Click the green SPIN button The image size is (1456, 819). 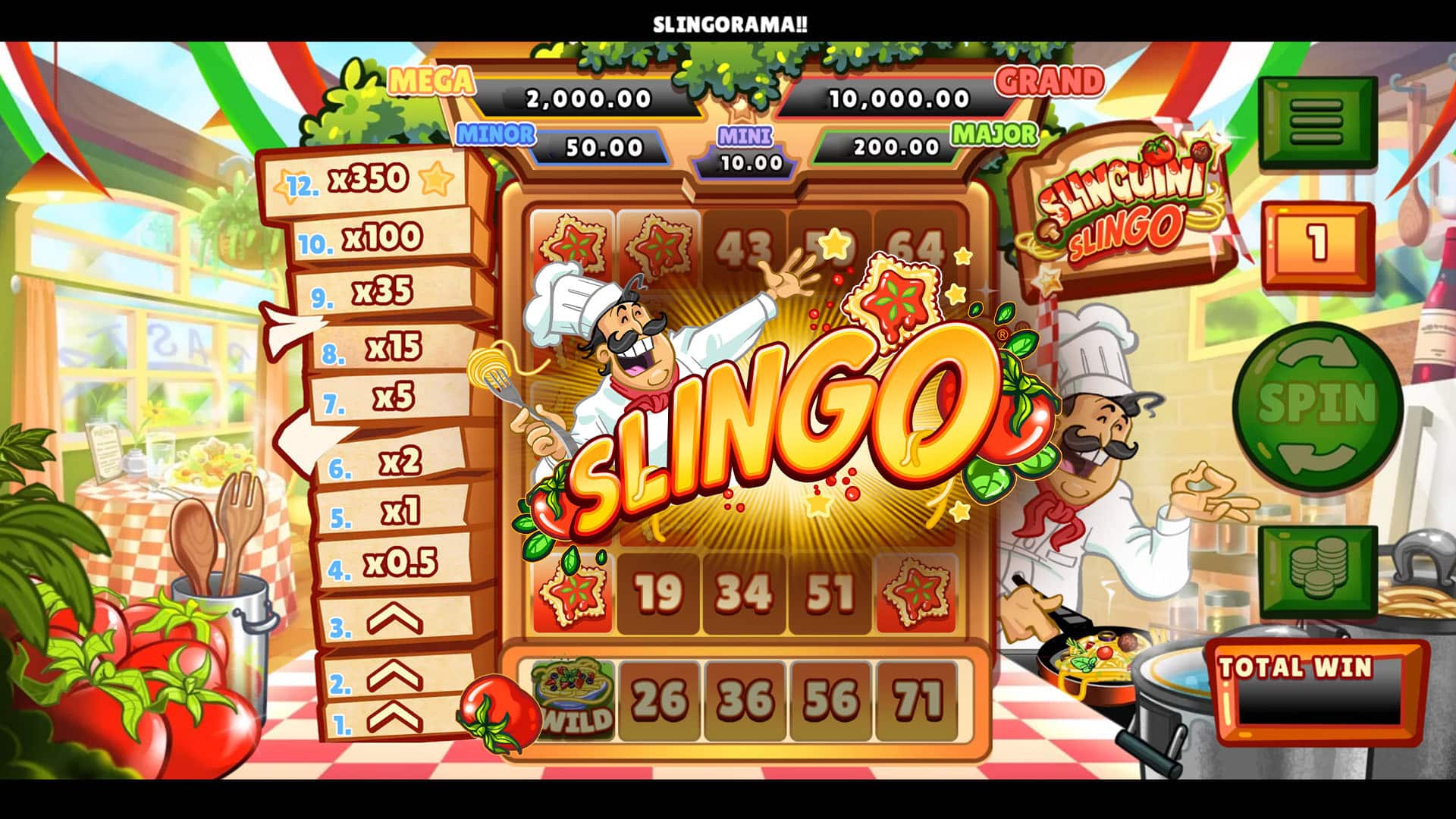pos(1317,404)
